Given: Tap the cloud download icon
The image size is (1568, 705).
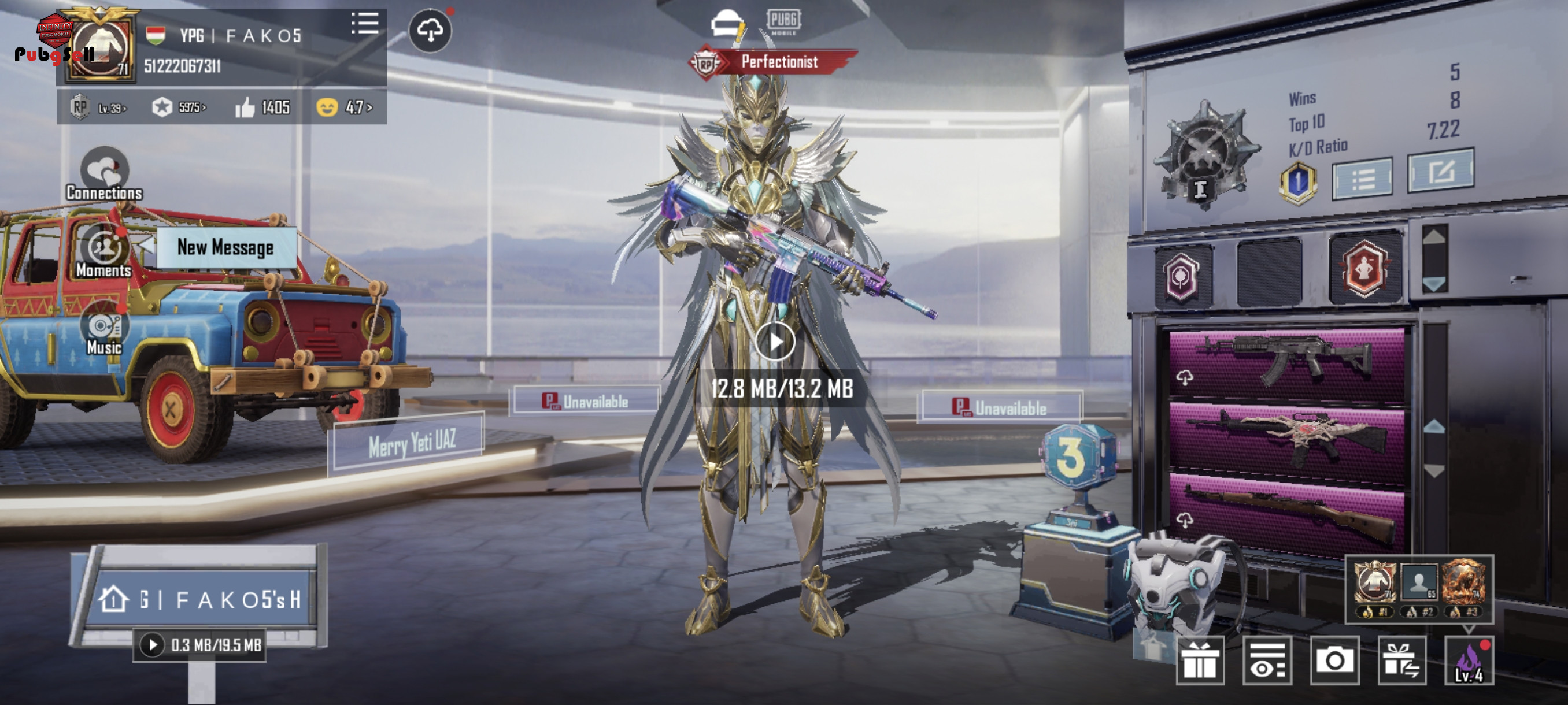Looking at the screenshot, I should (430, 31).
